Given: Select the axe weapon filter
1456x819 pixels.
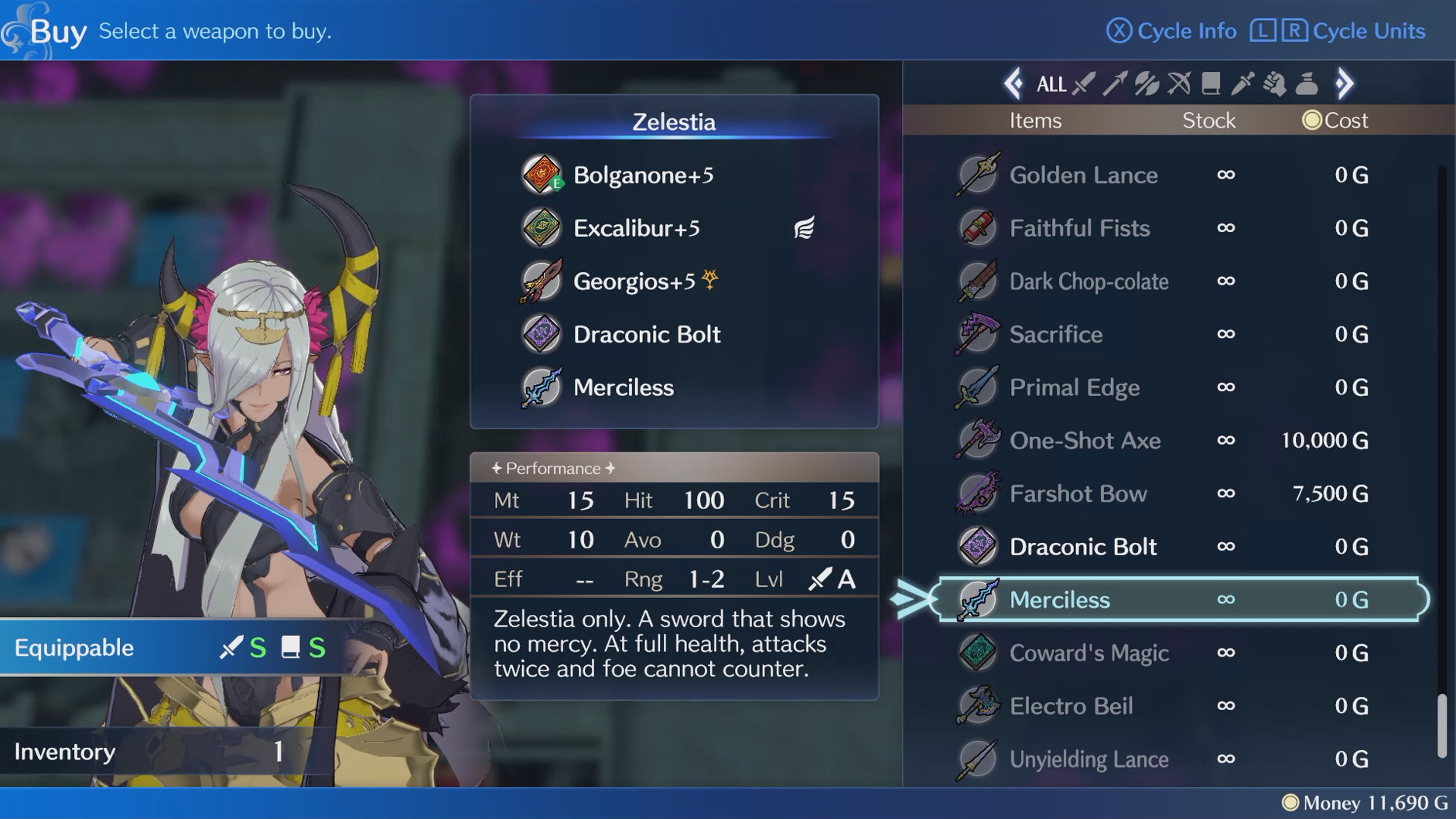Looking at the screenshot, I should click(x=1147, y=84).
